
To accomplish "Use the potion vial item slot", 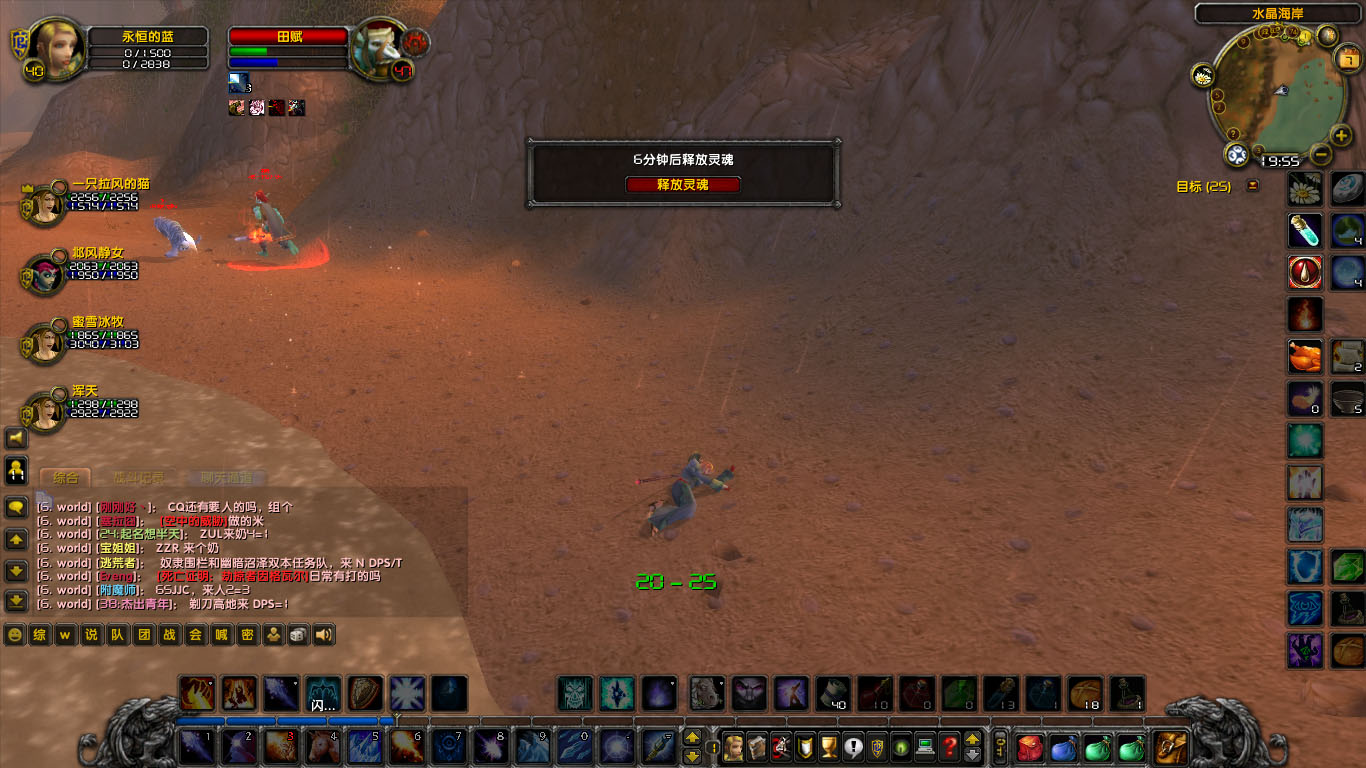I will (1305, 231).
